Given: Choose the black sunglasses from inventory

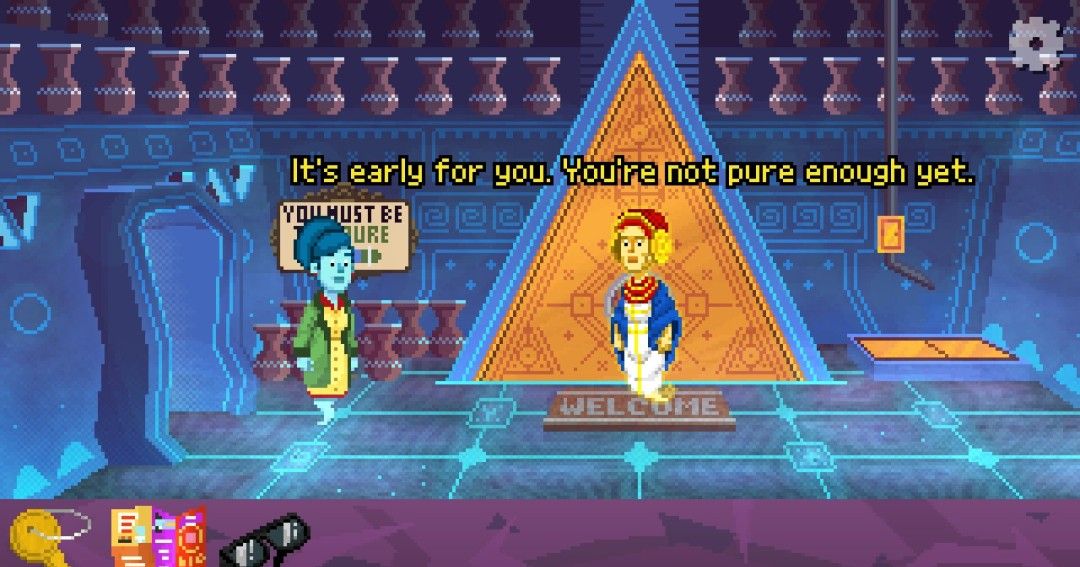Looking at the screenshot, I should tap(264, 541).
